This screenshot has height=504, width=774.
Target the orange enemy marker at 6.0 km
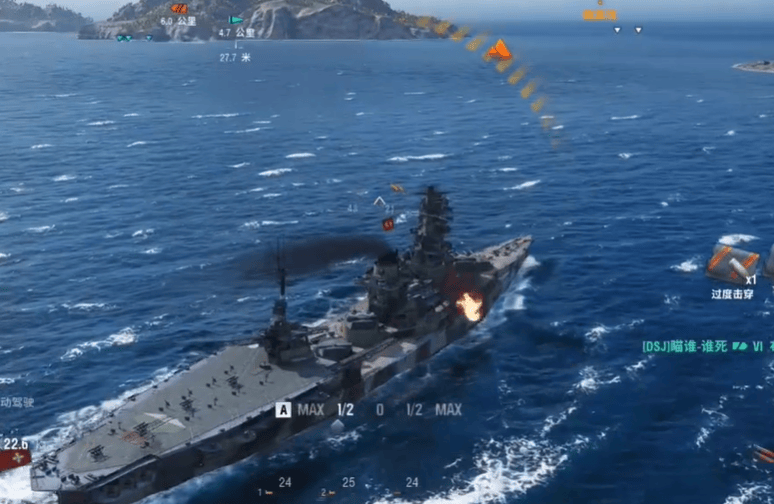click(x=179, y=8)
